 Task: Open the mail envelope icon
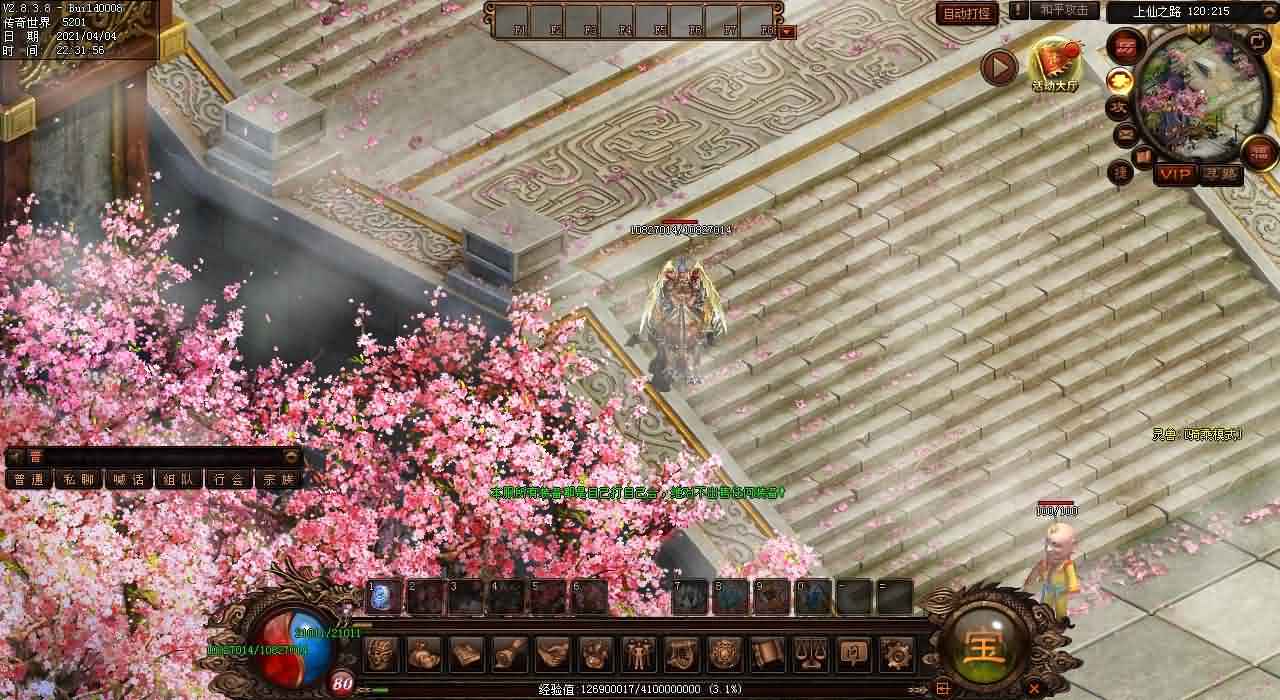(1124, 132)
